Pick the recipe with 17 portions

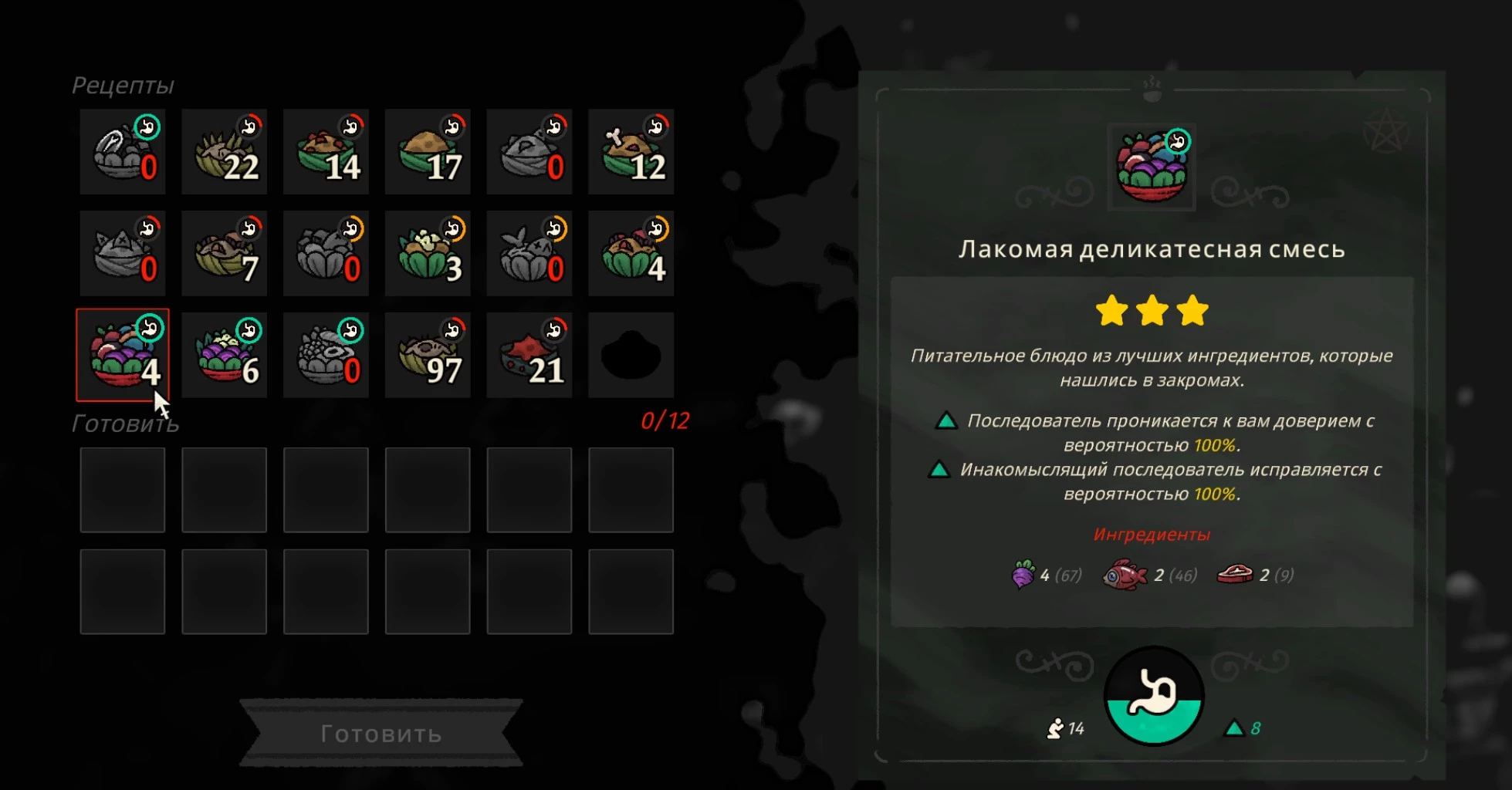click(x=428, y=152)
